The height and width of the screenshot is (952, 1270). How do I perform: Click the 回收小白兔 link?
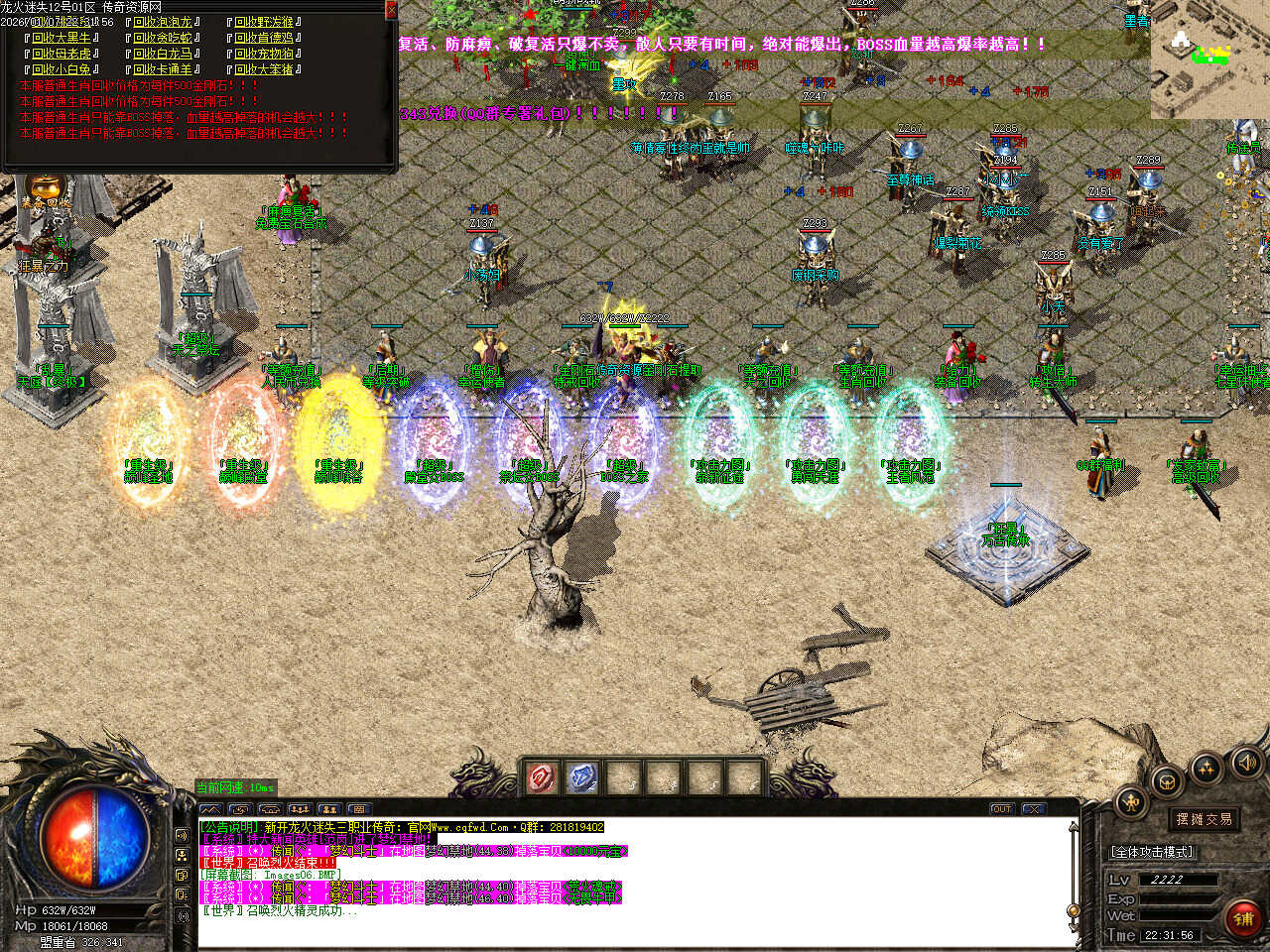62,69
